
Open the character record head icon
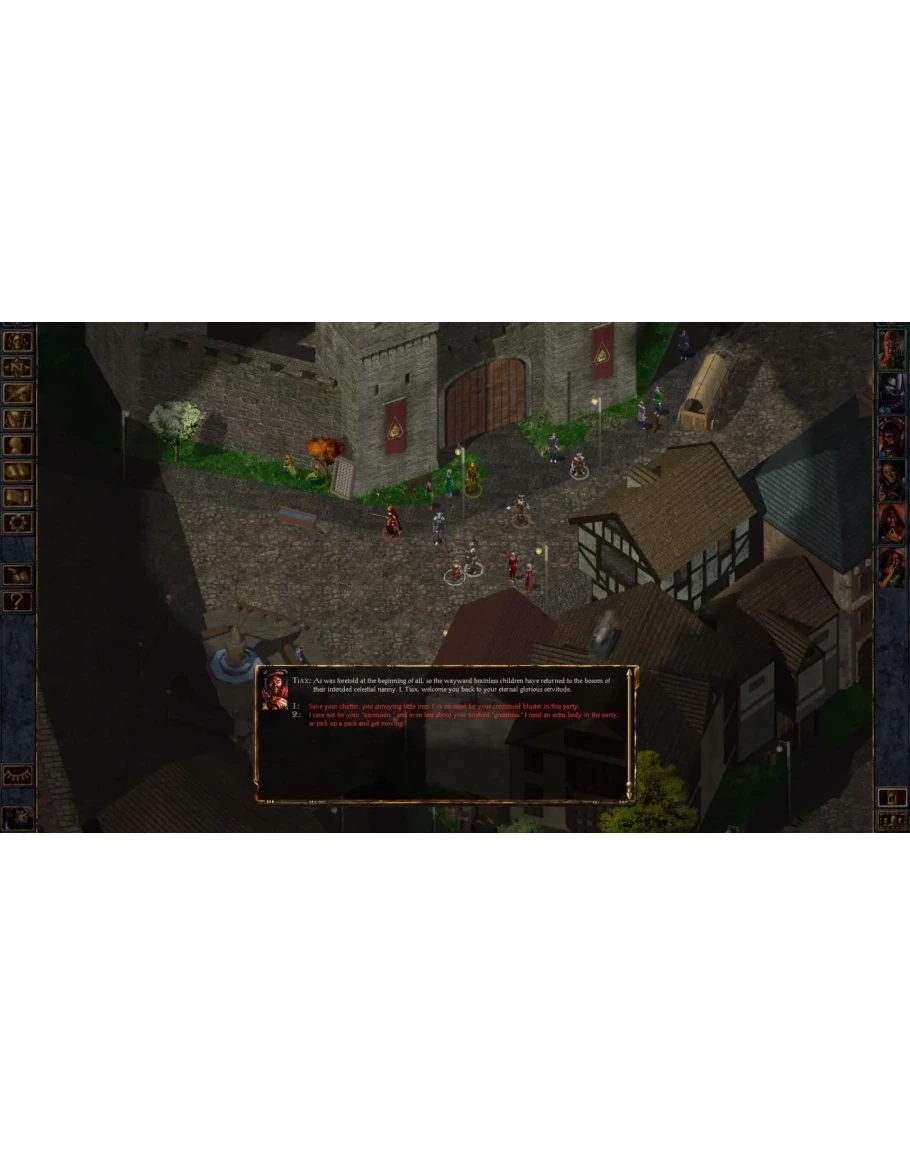coord(18,445)
